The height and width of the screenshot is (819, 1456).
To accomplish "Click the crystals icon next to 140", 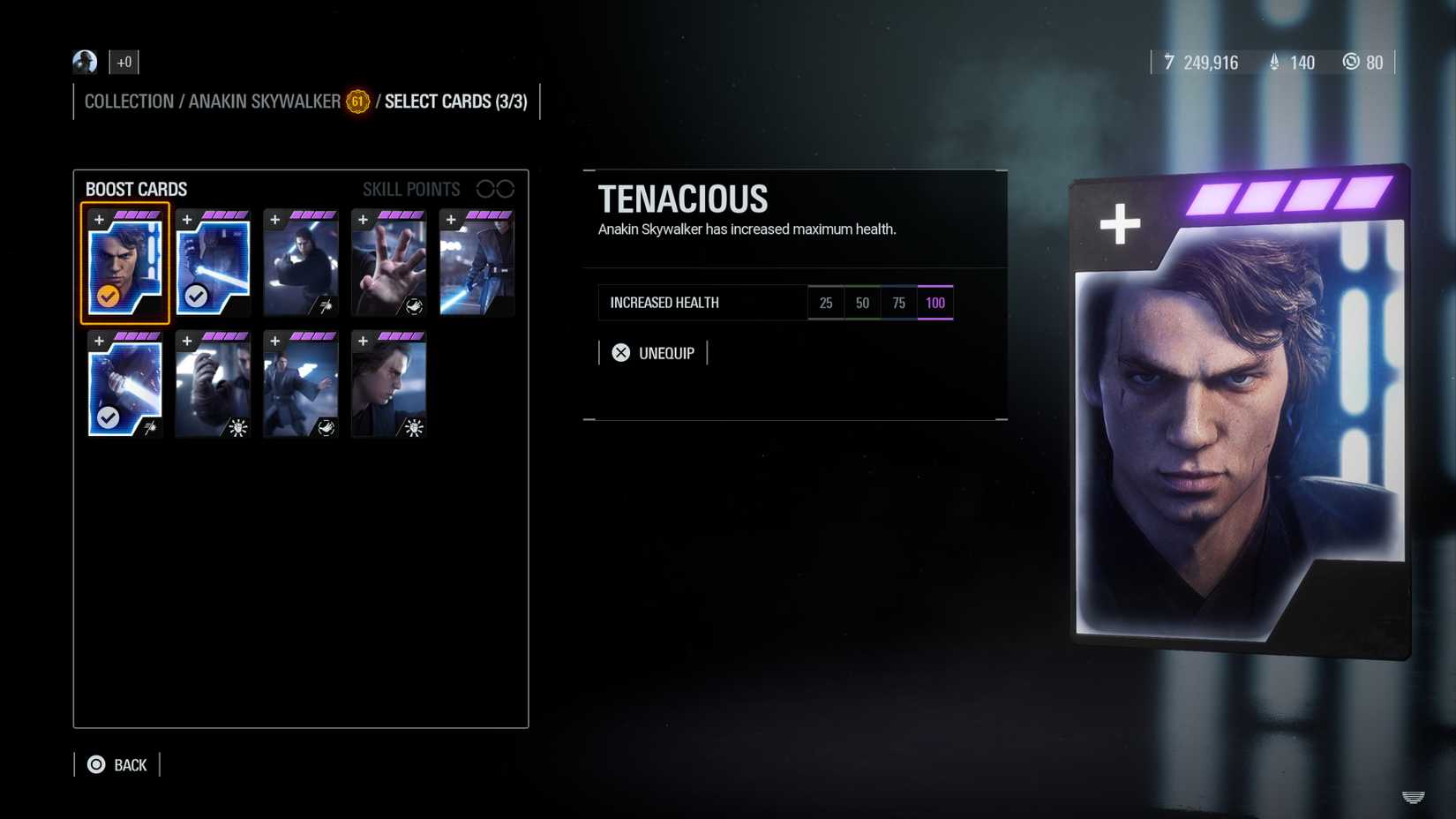I will point(1273,63).
